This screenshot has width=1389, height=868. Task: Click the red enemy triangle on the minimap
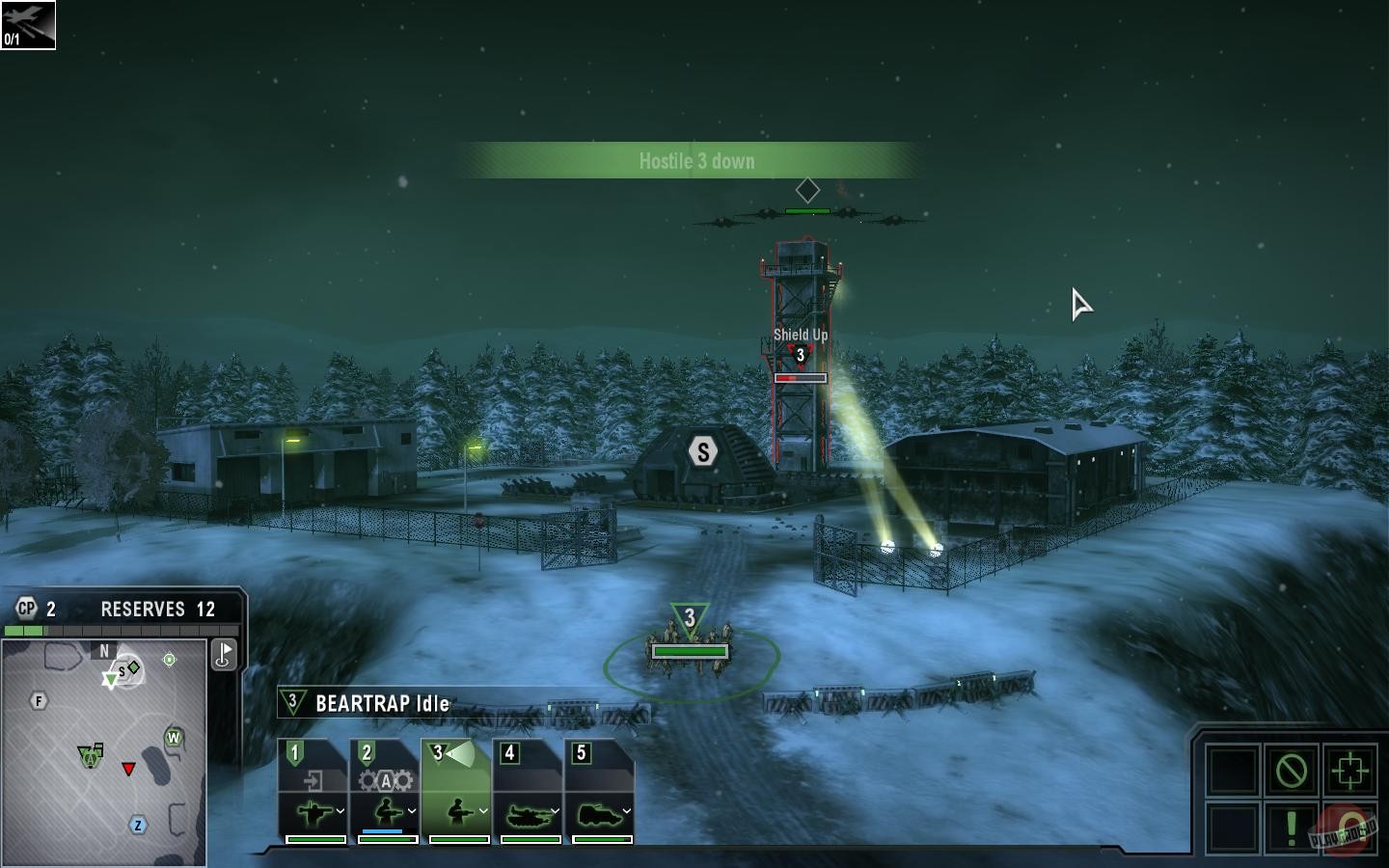click(x=128, y=770)
